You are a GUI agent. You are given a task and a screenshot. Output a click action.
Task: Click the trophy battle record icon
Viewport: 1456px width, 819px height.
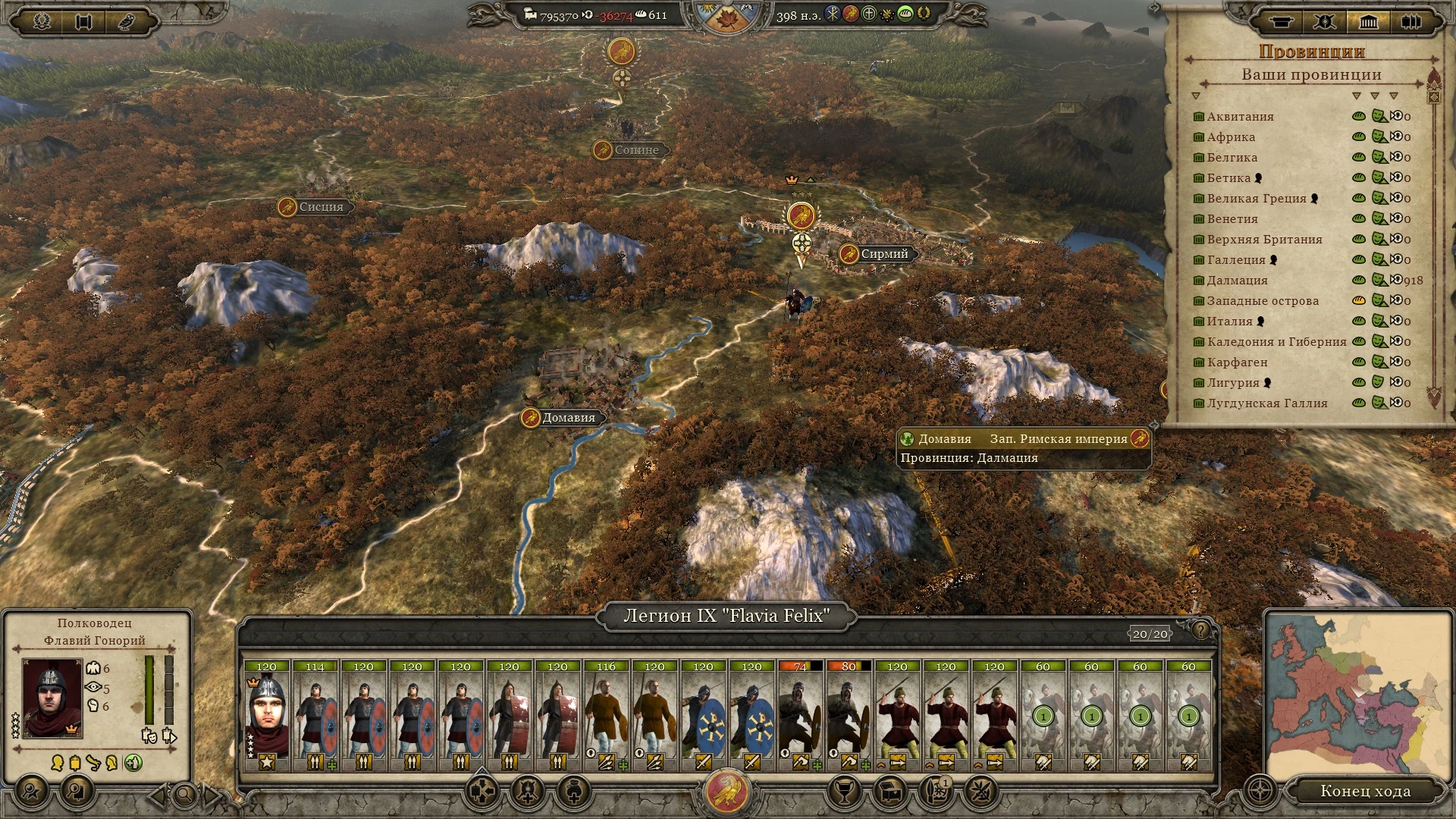click(x=846, y=791)
